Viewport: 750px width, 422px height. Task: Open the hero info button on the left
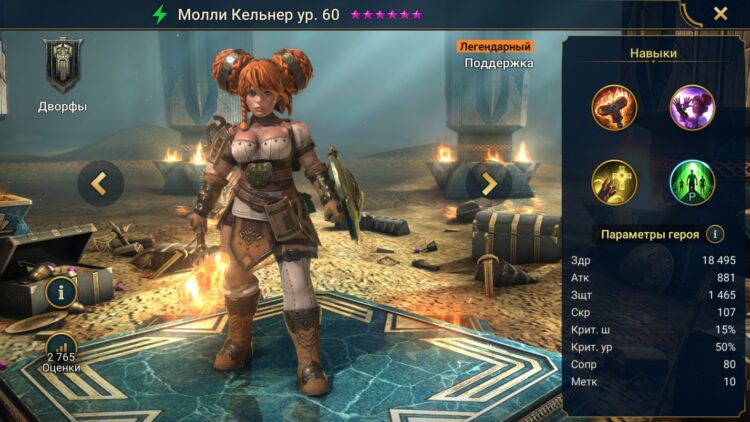tap(62, 293)
